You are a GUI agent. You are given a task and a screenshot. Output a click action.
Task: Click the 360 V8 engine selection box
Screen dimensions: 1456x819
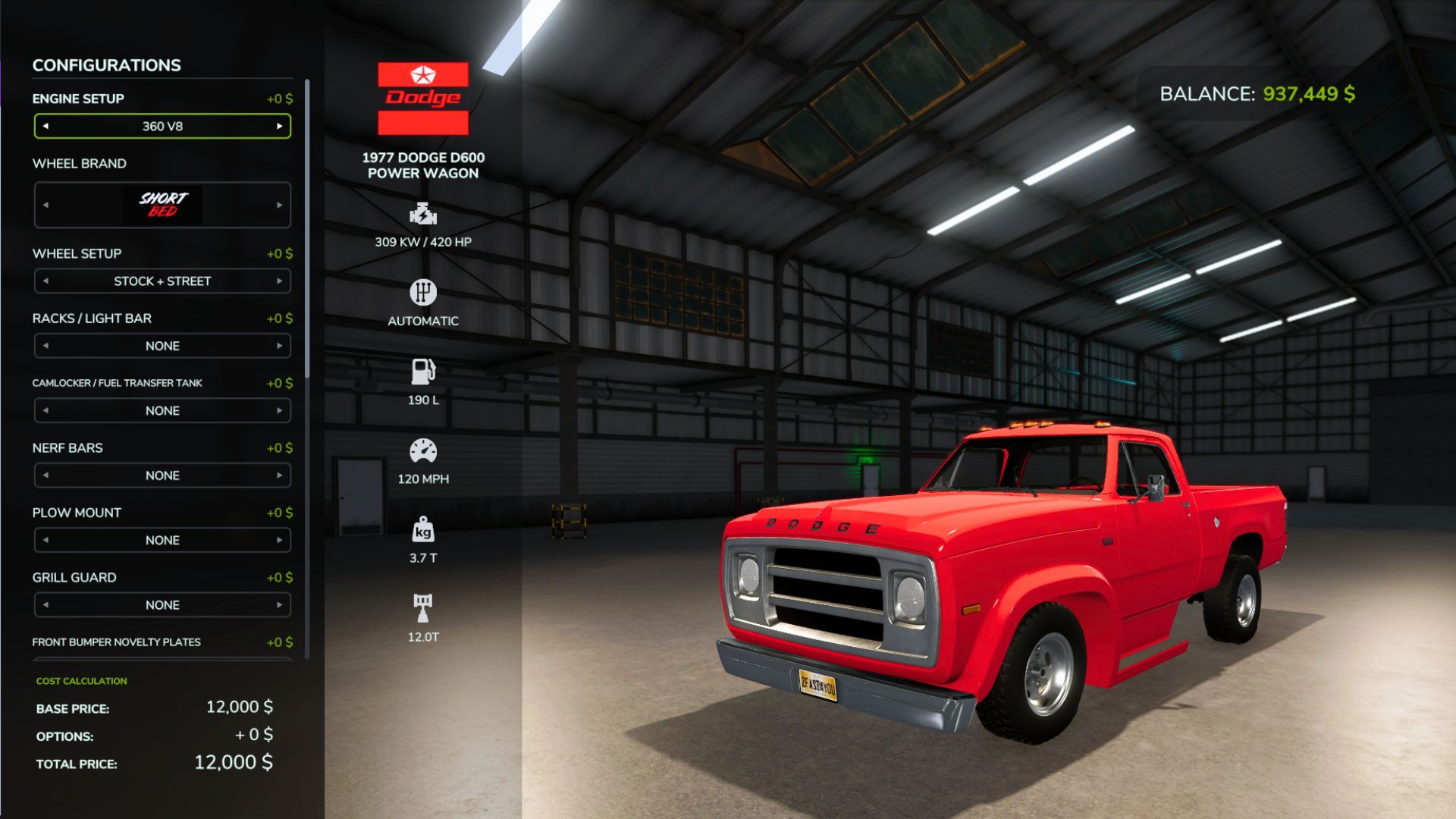pyautogui.click(x=162, y=126)
